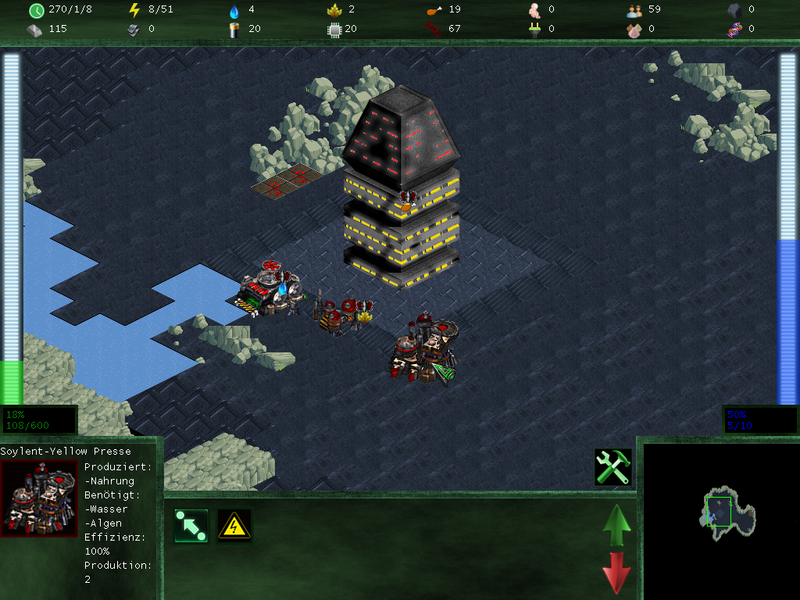Click the green diagonal arrow command icon
Viewport: 800px width, 600px height.
tap(190, 525)
